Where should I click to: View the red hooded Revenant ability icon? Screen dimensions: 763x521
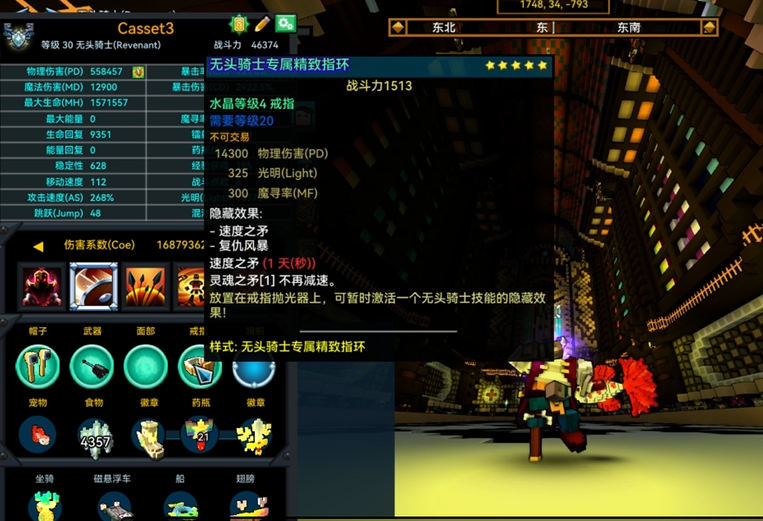pos(43,287)
